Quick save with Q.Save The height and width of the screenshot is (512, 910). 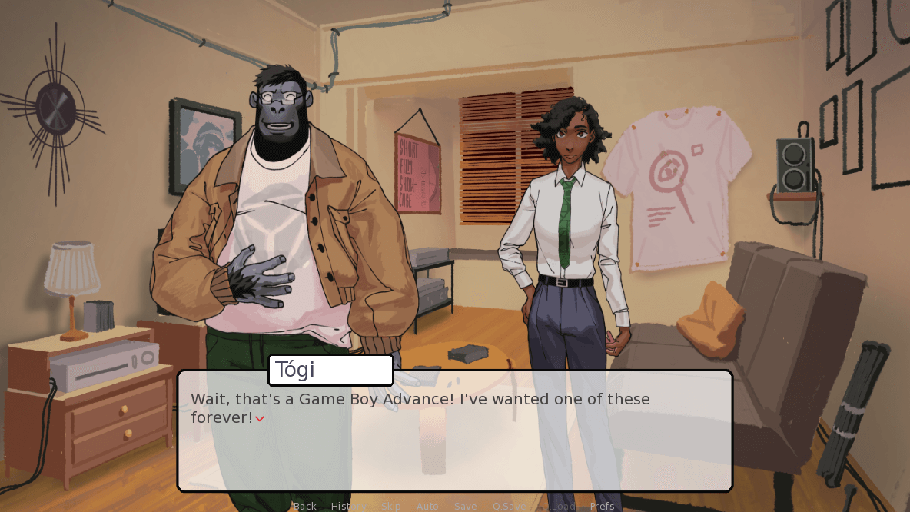509,506
